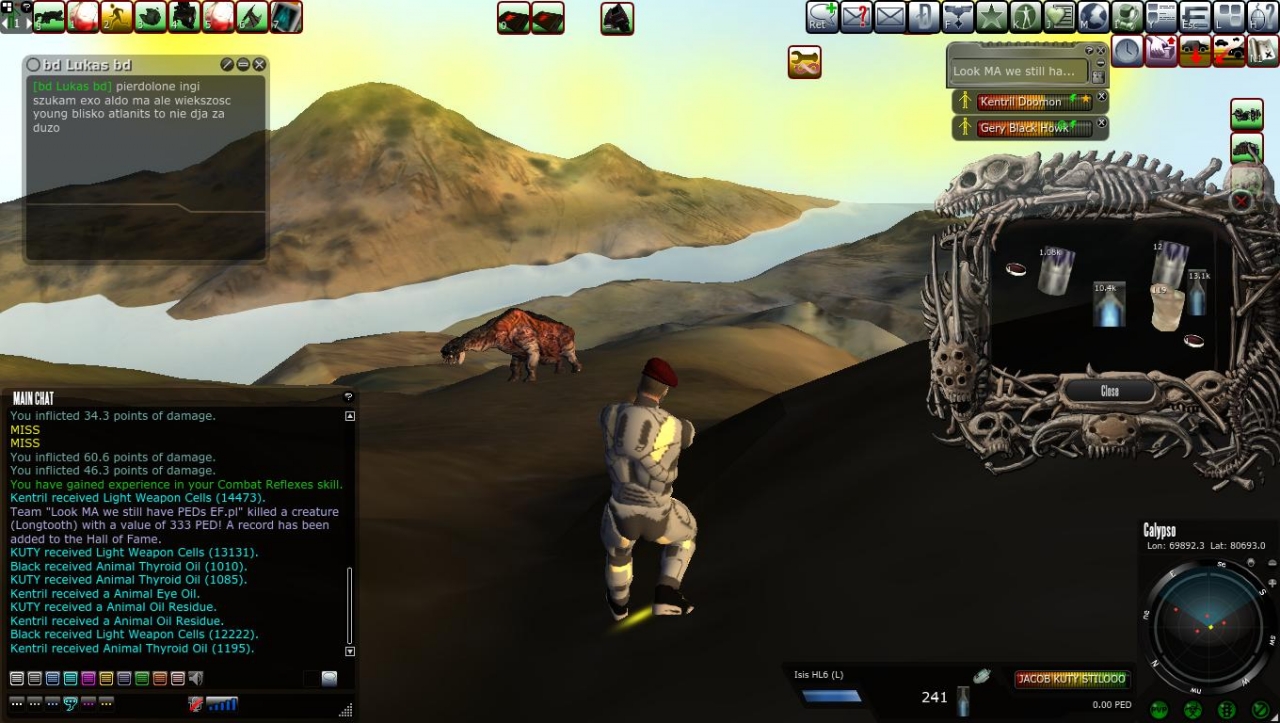Screen dimensions: 1280x723
Task: Activate the running man hotbar slot
Action: (x=116, y=17)
